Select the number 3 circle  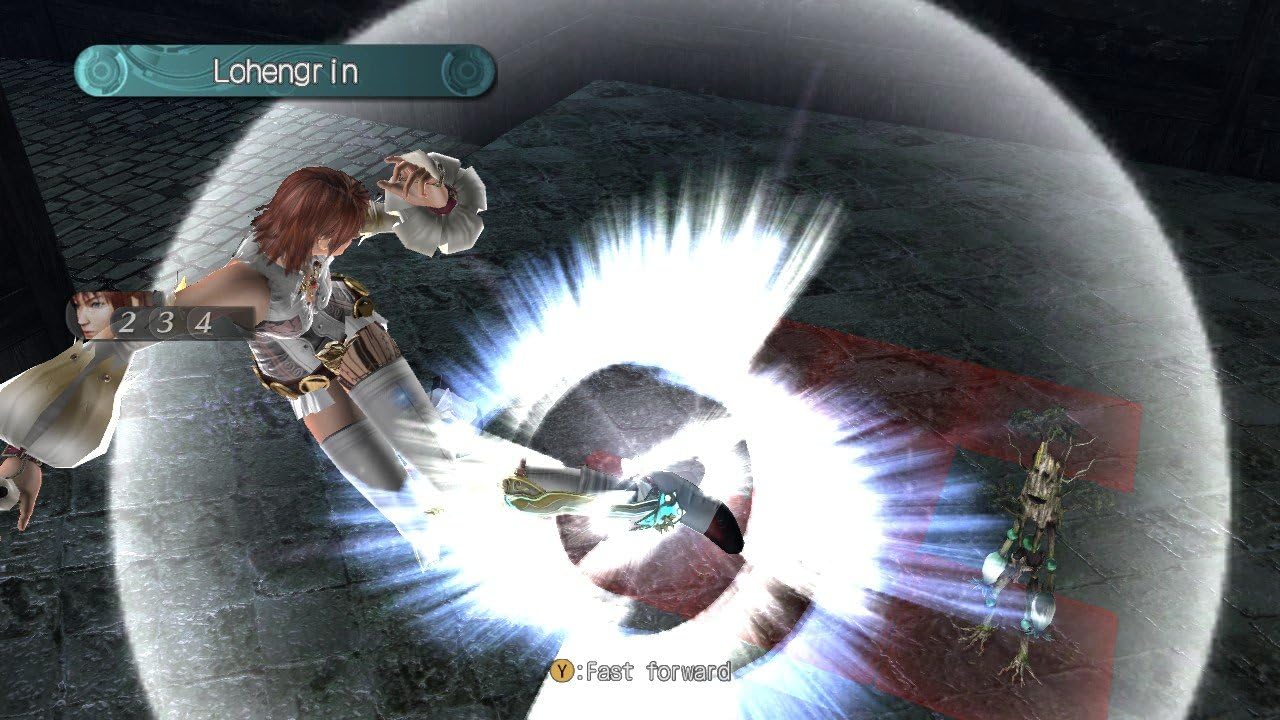[x=165, y=322]
